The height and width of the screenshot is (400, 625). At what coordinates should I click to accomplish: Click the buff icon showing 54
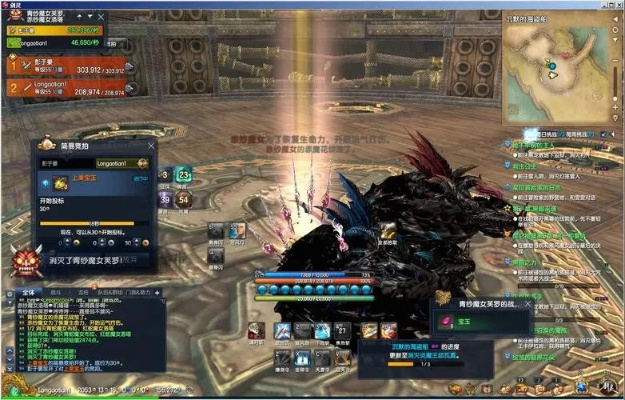click(184, 200)
